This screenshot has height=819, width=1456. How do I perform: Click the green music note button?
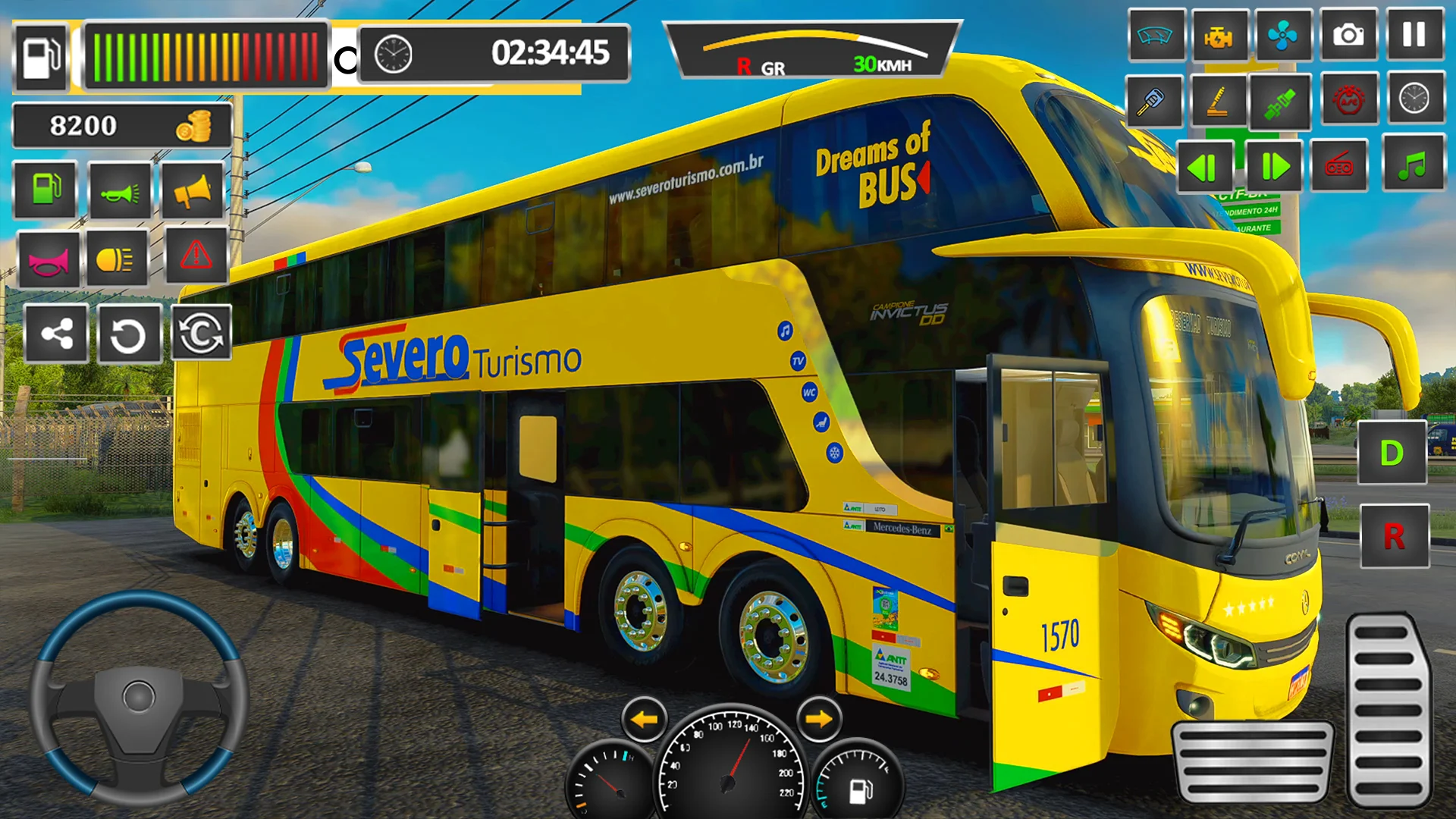coord(1413,165)
